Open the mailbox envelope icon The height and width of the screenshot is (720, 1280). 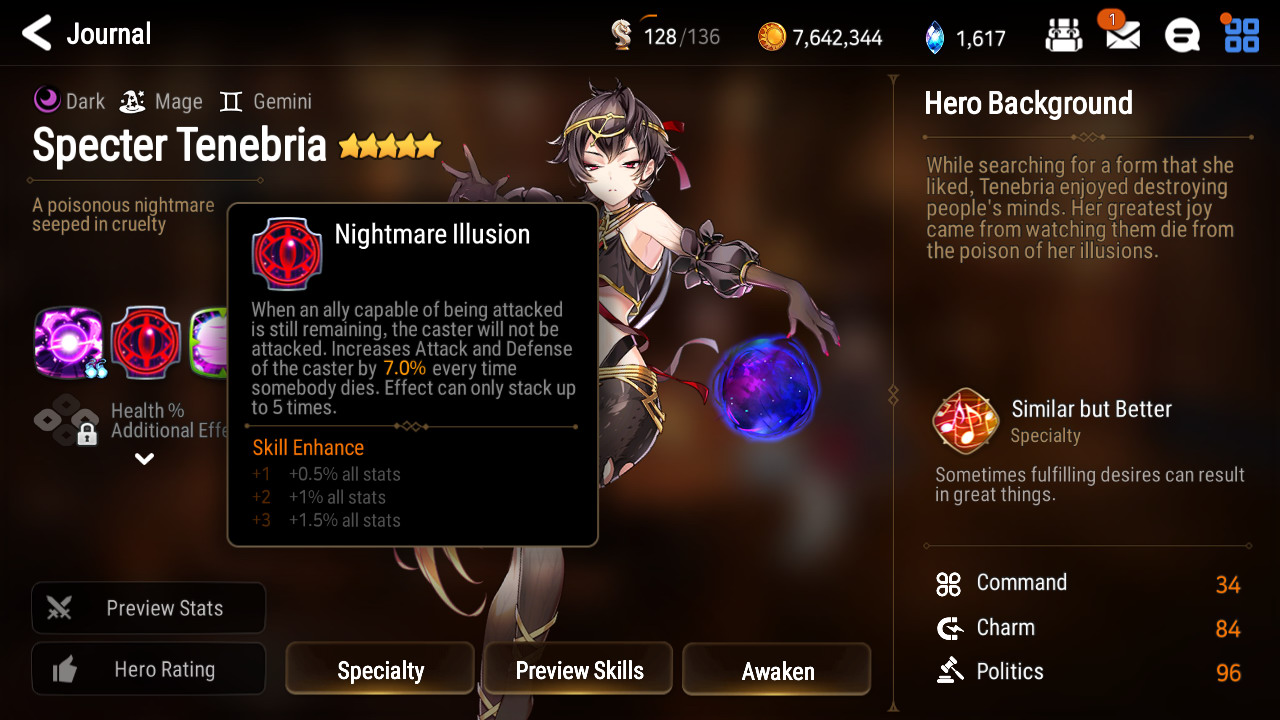click(x=1122, y=36)
